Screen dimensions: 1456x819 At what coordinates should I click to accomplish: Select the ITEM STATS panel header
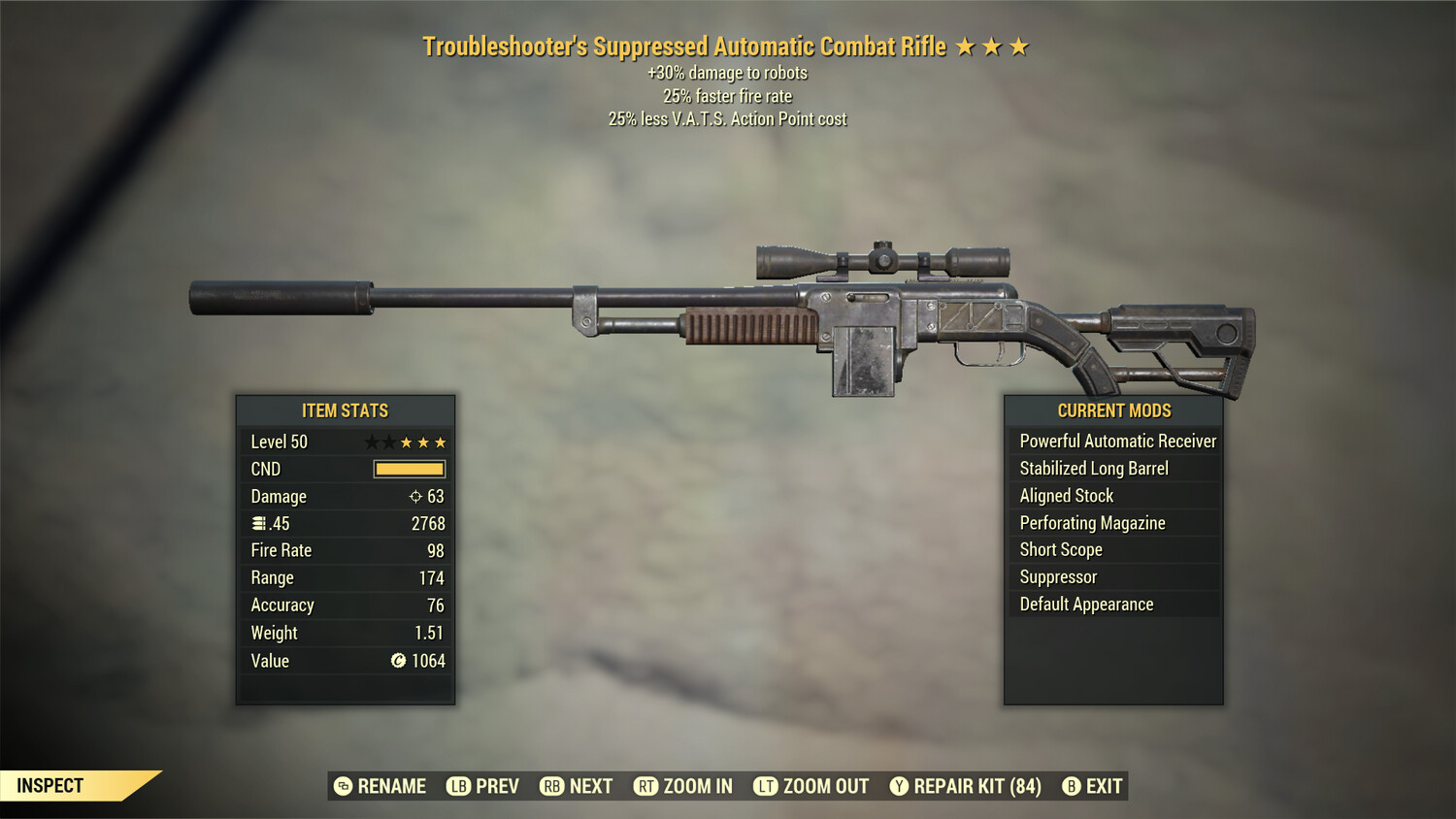coord(346,410)
